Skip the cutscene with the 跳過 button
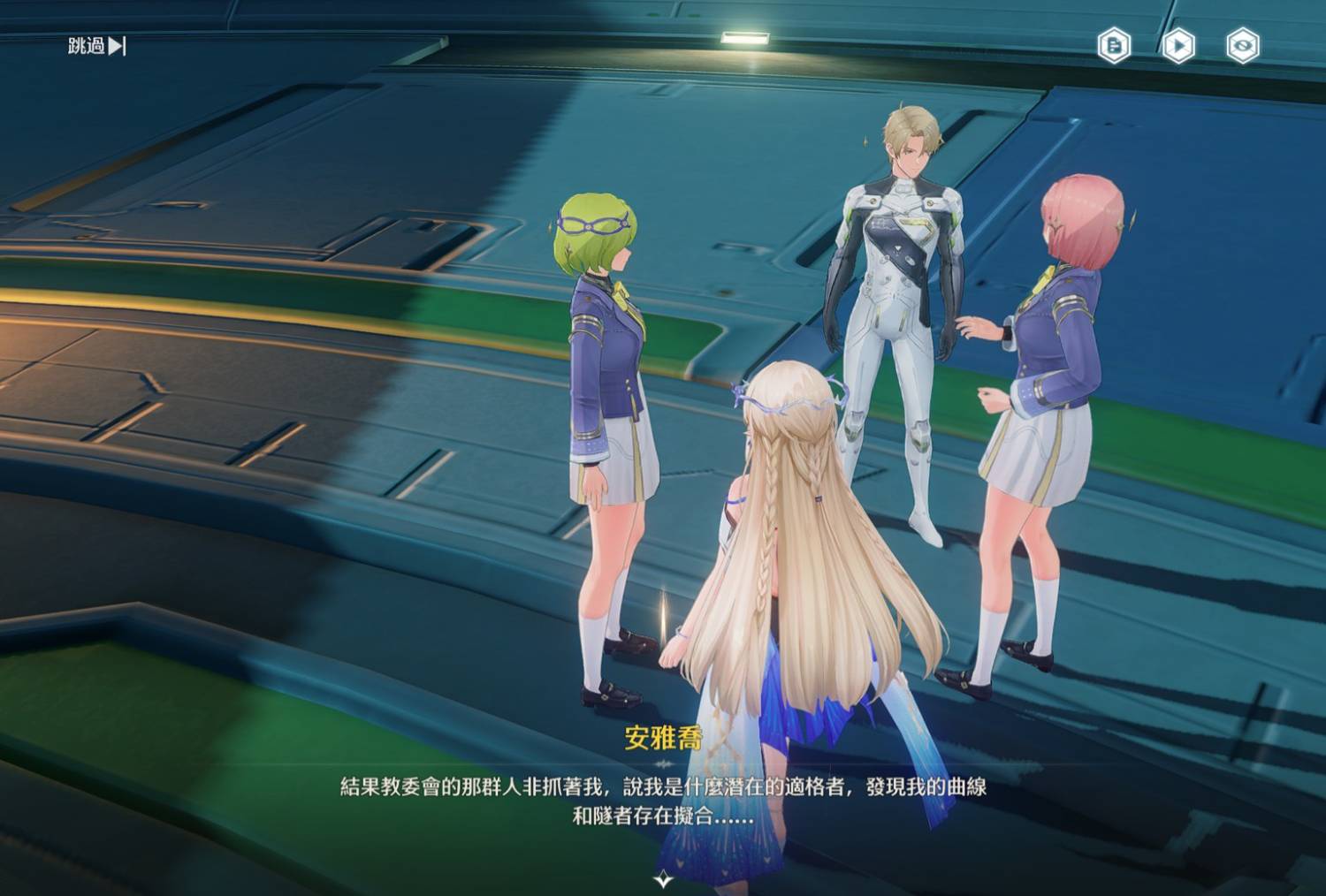1326x896 pixels. (97, 46)
